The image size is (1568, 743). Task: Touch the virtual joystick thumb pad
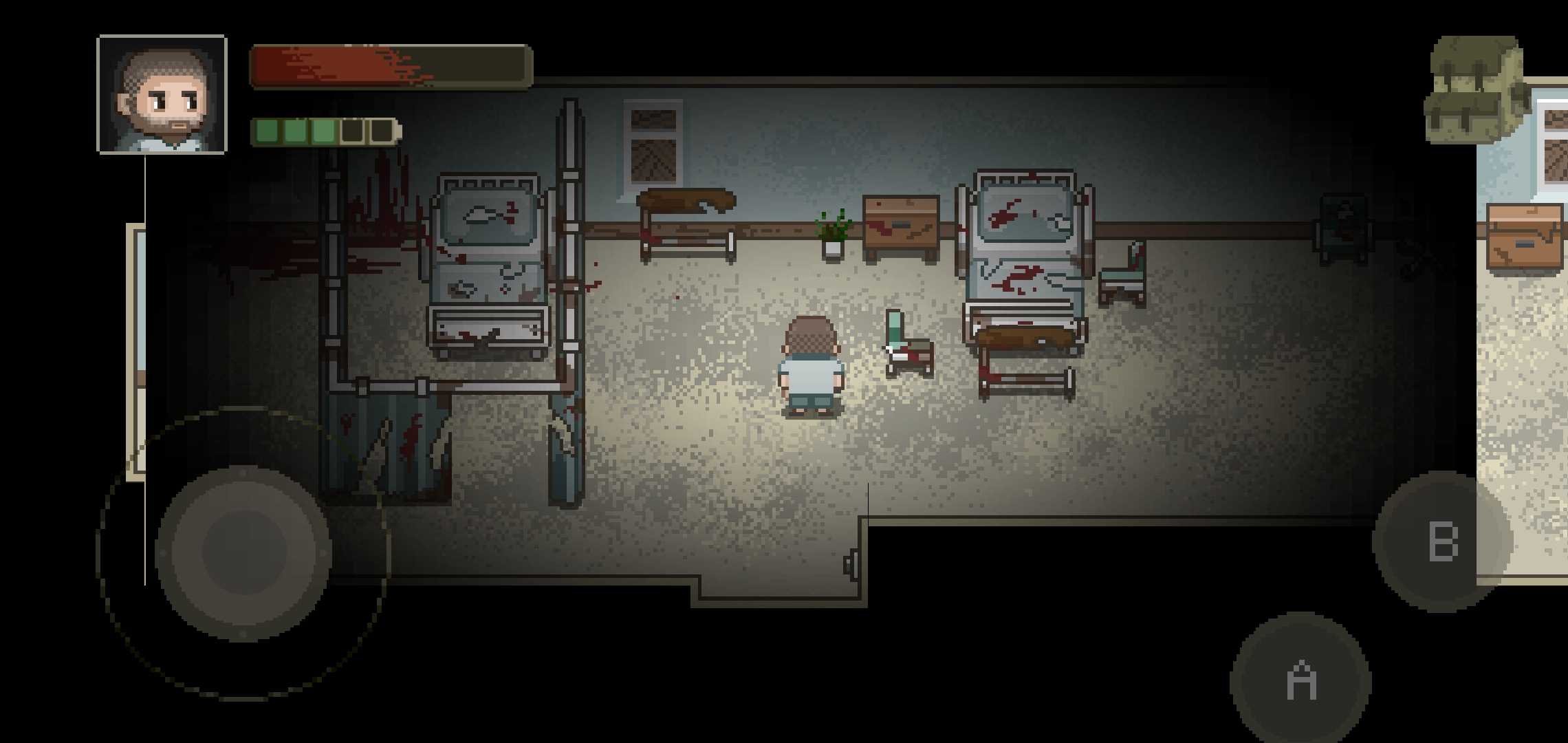click(243, 552)
